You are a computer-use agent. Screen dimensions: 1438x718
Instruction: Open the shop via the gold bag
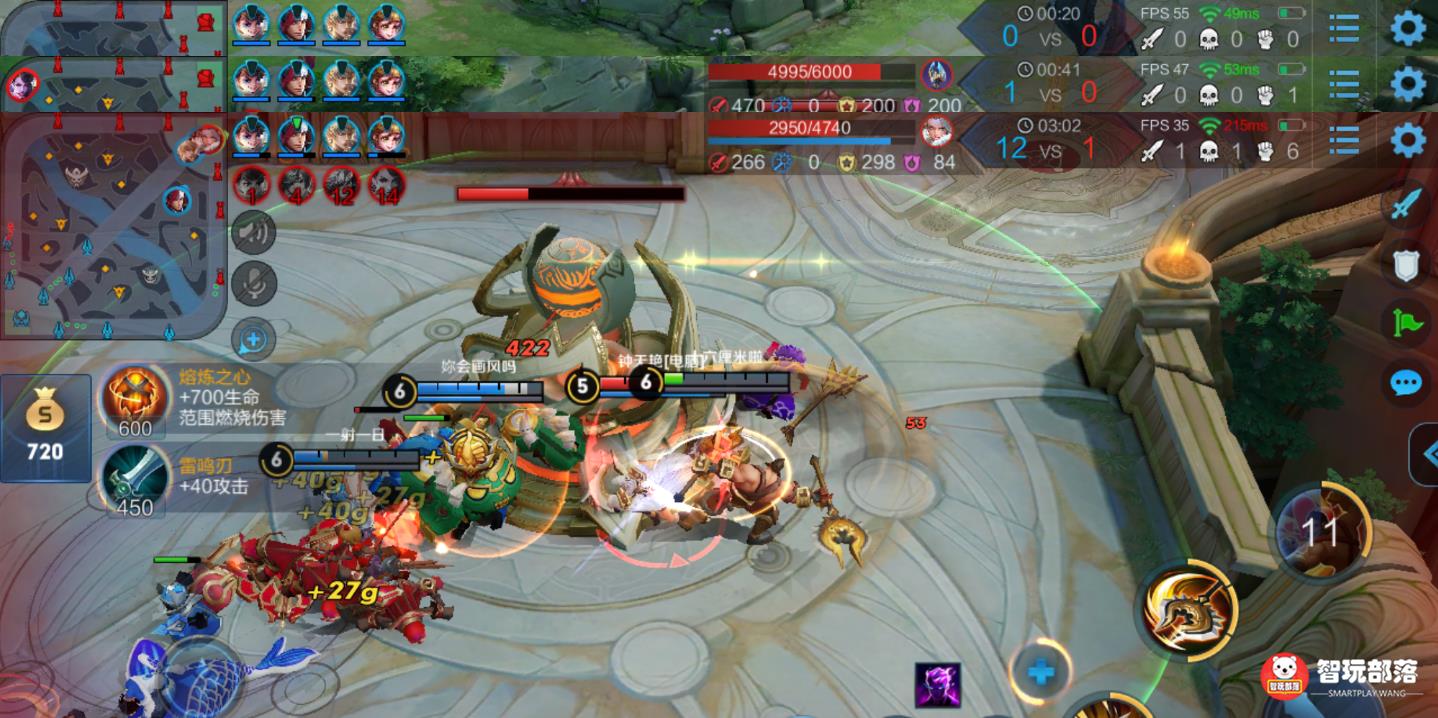point(45,427)
